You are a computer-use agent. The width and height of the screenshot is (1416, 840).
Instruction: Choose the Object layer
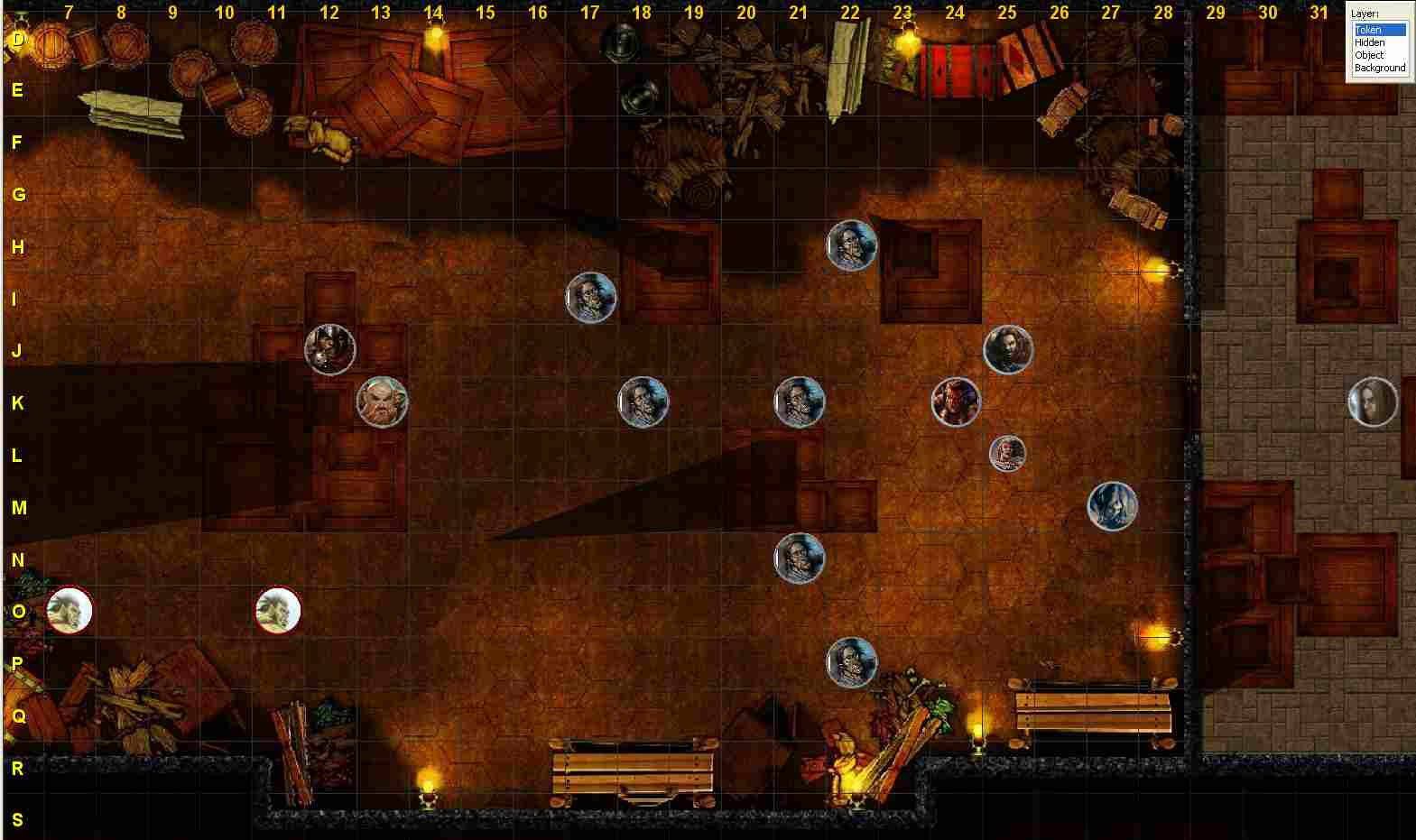pos(1369,55)
